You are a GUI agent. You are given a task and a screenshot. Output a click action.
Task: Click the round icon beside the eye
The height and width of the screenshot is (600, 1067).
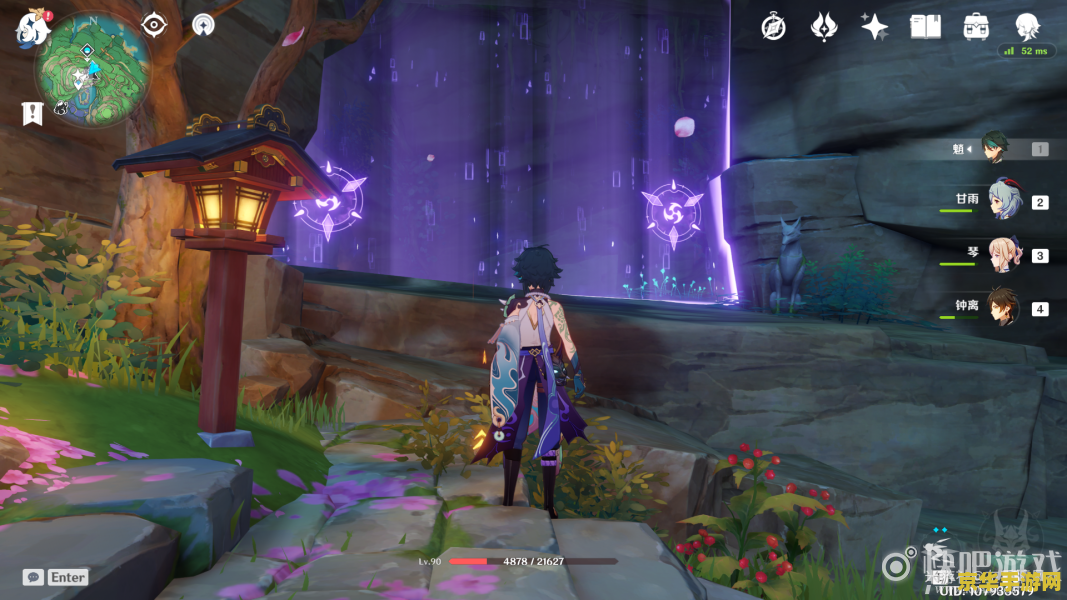tap(204, 25)
